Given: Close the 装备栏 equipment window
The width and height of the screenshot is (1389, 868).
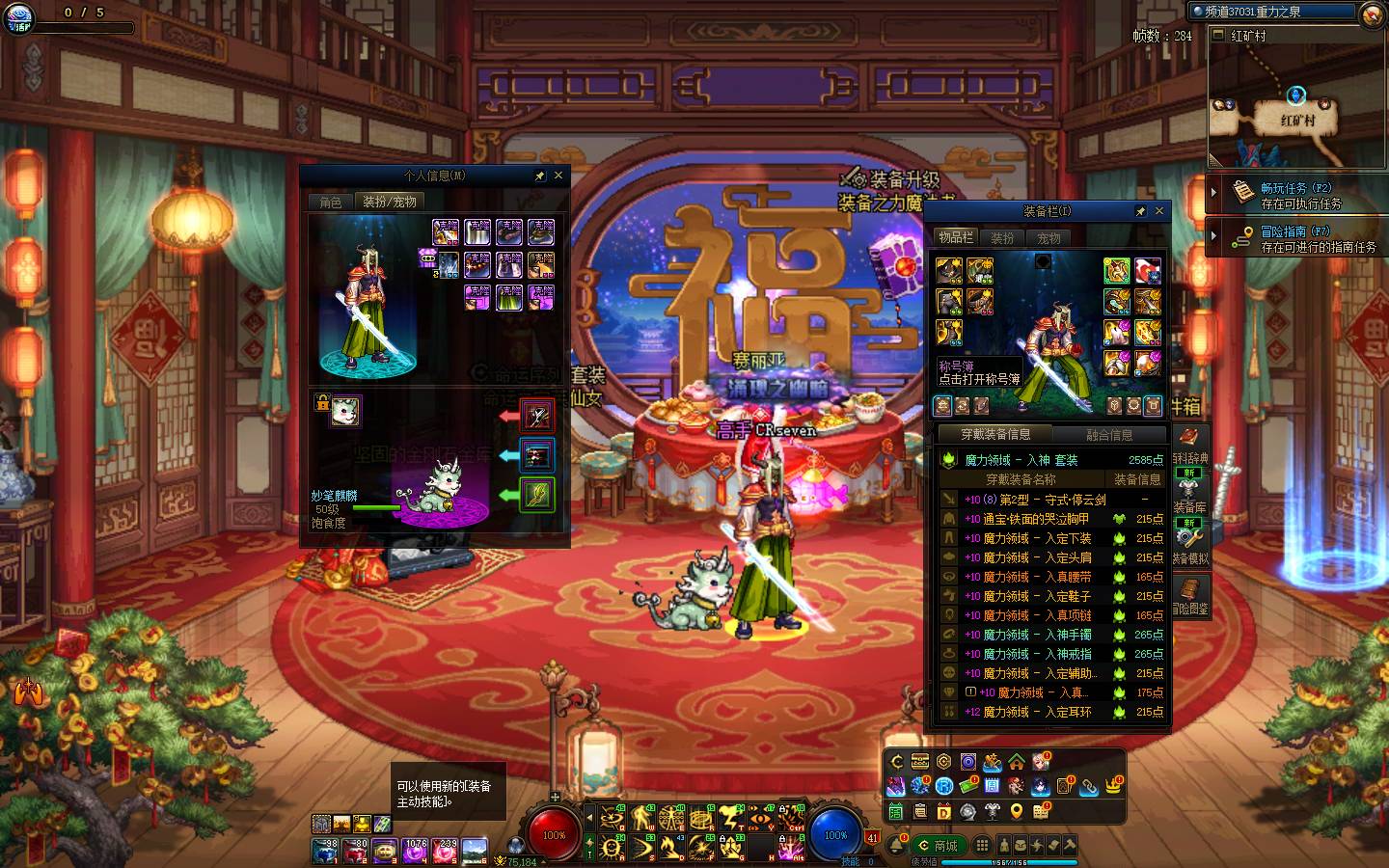Looking at the screenshot, I should [x=1159, y=211].
